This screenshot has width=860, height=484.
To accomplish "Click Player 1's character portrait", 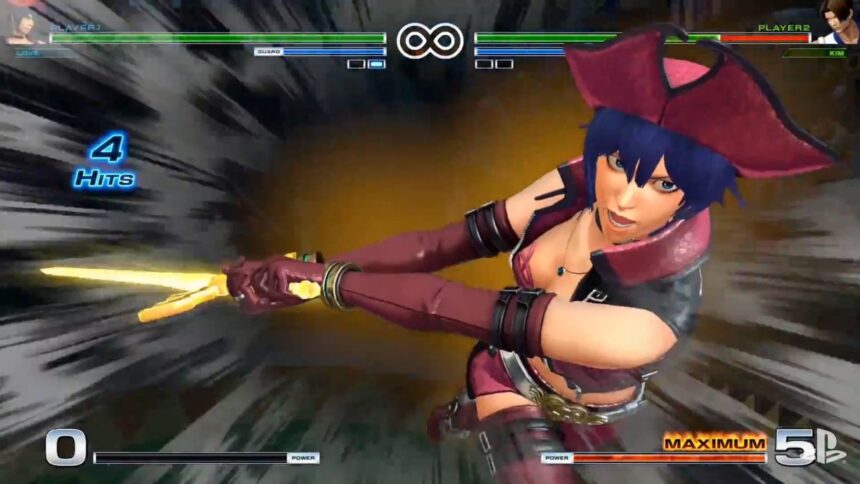I will point(24,22).
